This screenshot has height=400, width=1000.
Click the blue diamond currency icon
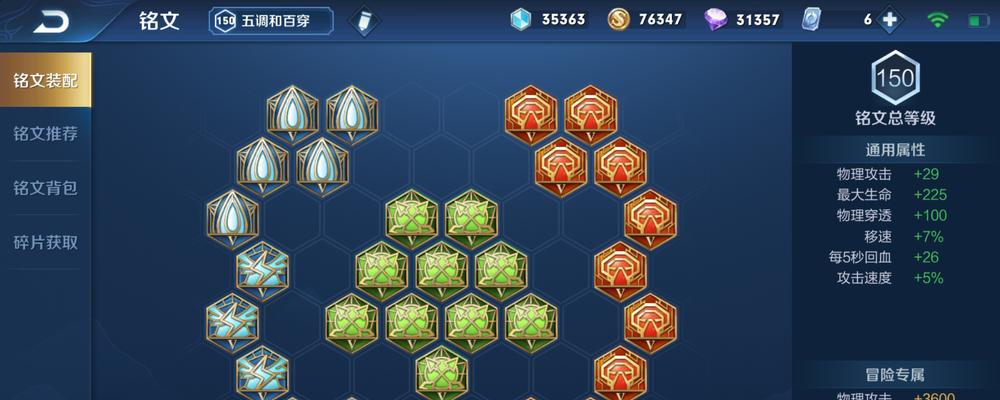point(520,20)
